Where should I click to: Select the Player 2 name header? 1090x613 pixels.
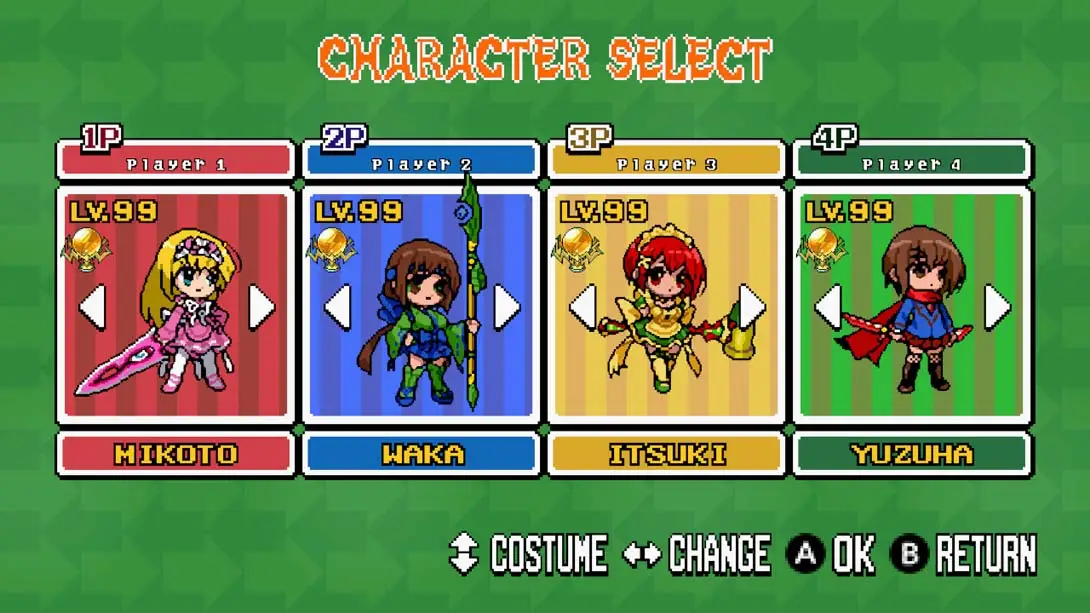(x=421, y=162)
